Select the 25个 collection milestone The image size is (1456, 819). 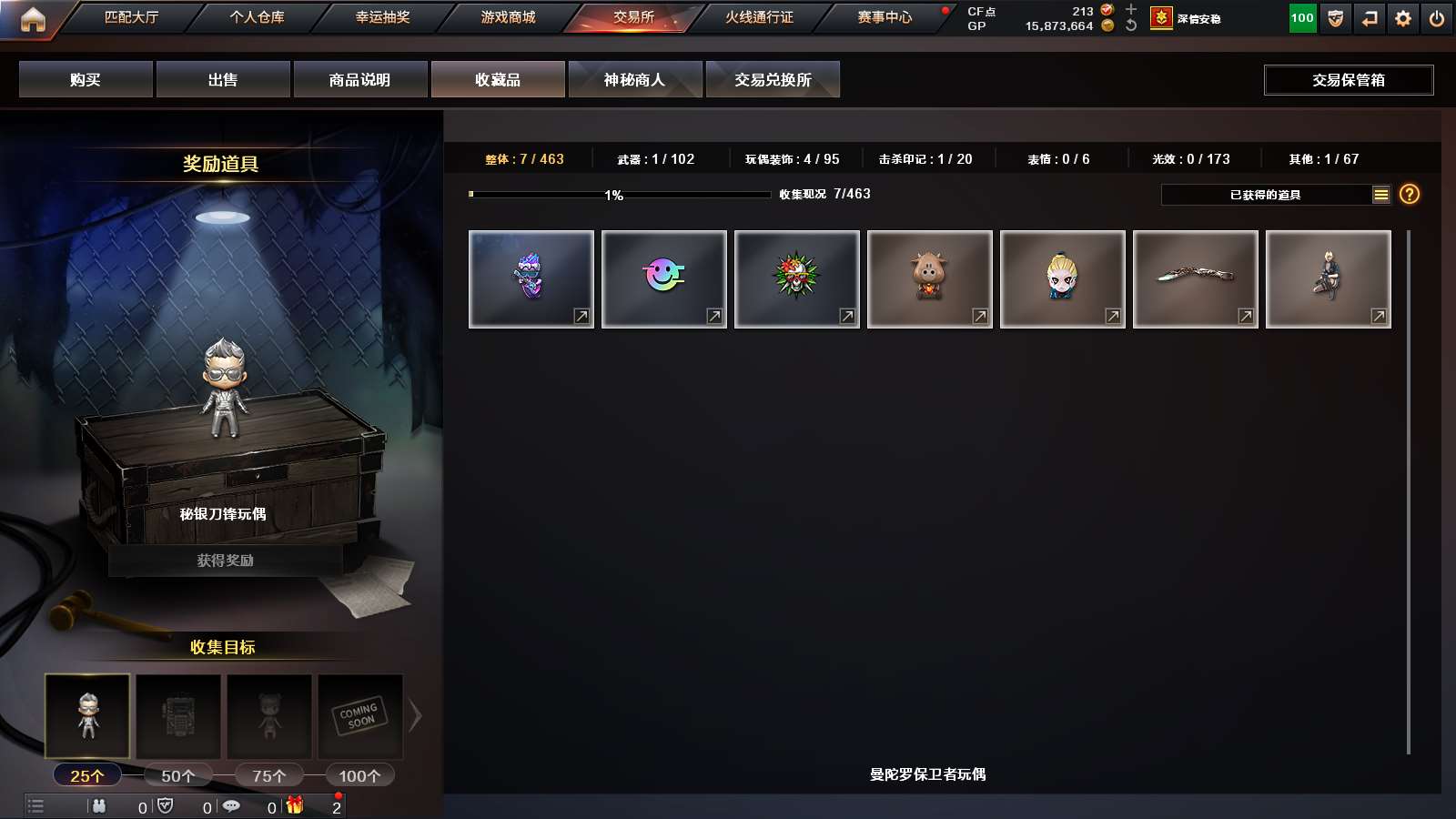pyautogui.click(x=88, y=774)
